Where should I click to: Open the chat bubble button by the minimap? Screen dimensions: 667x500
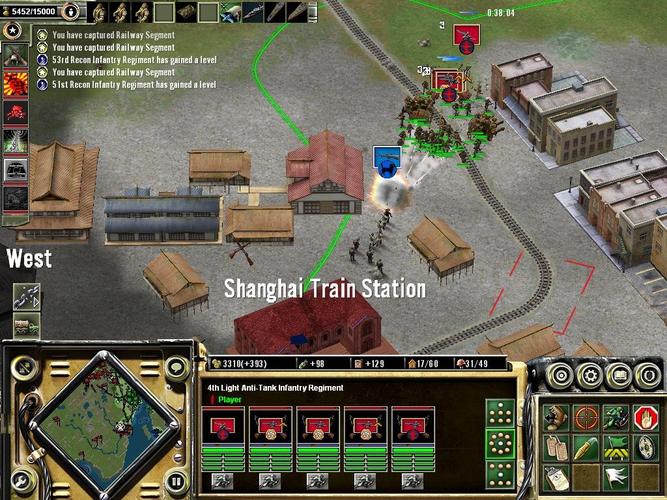[x=176, y=369]
